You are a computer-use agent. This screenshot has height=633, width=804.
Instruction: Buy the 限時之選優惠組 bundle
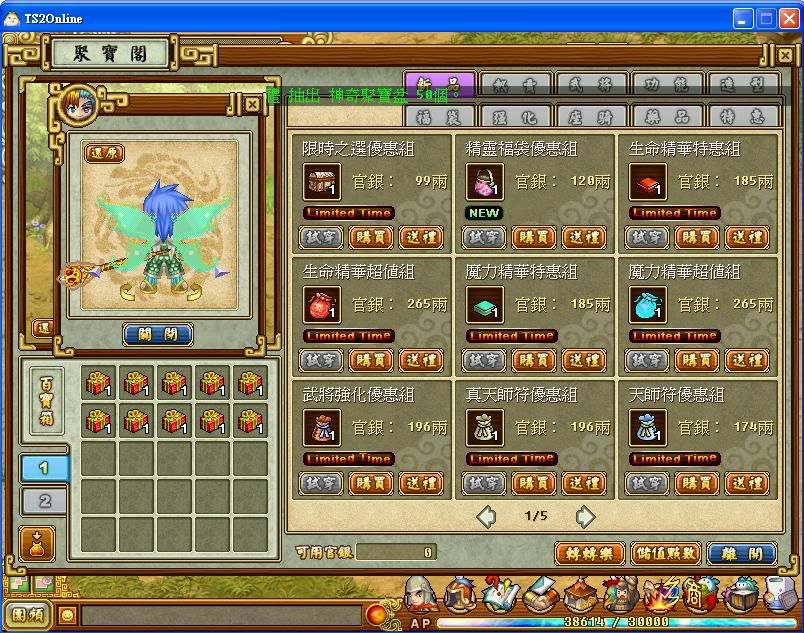371,237
